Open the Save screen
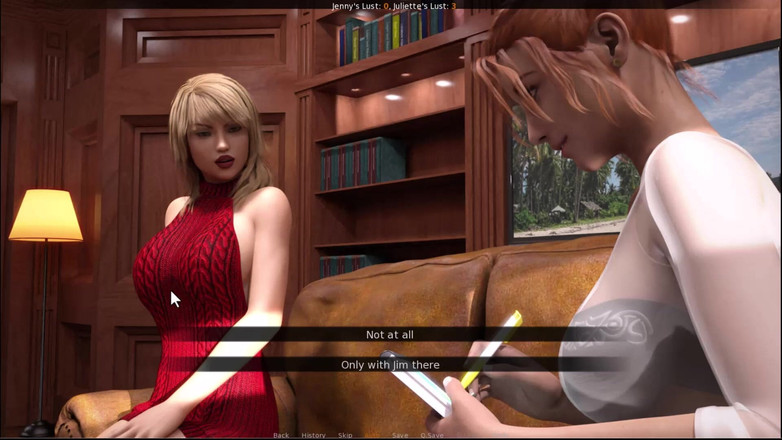Viewport: 782px width, 440px height. pos(400,435)
